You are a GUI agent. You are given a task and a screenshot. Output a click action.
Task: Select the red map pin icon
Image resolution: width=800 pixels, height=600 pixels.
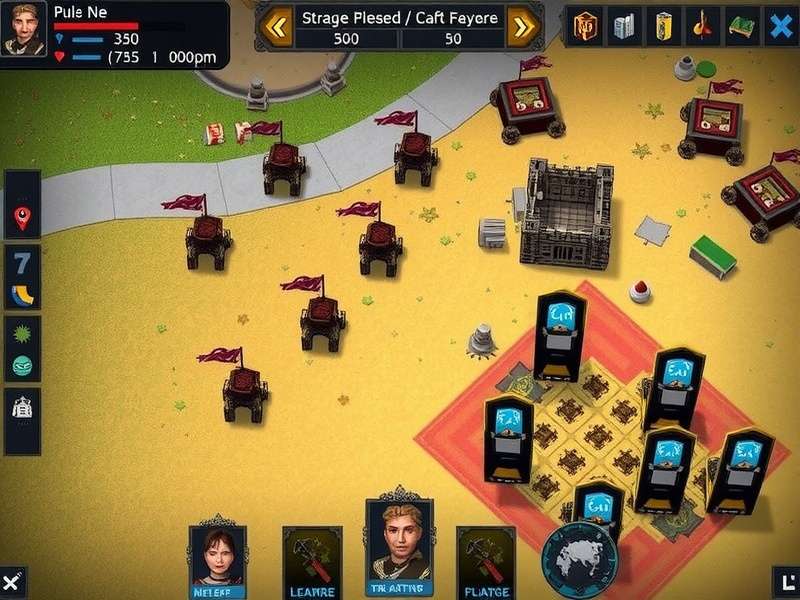tap(22, 218)
